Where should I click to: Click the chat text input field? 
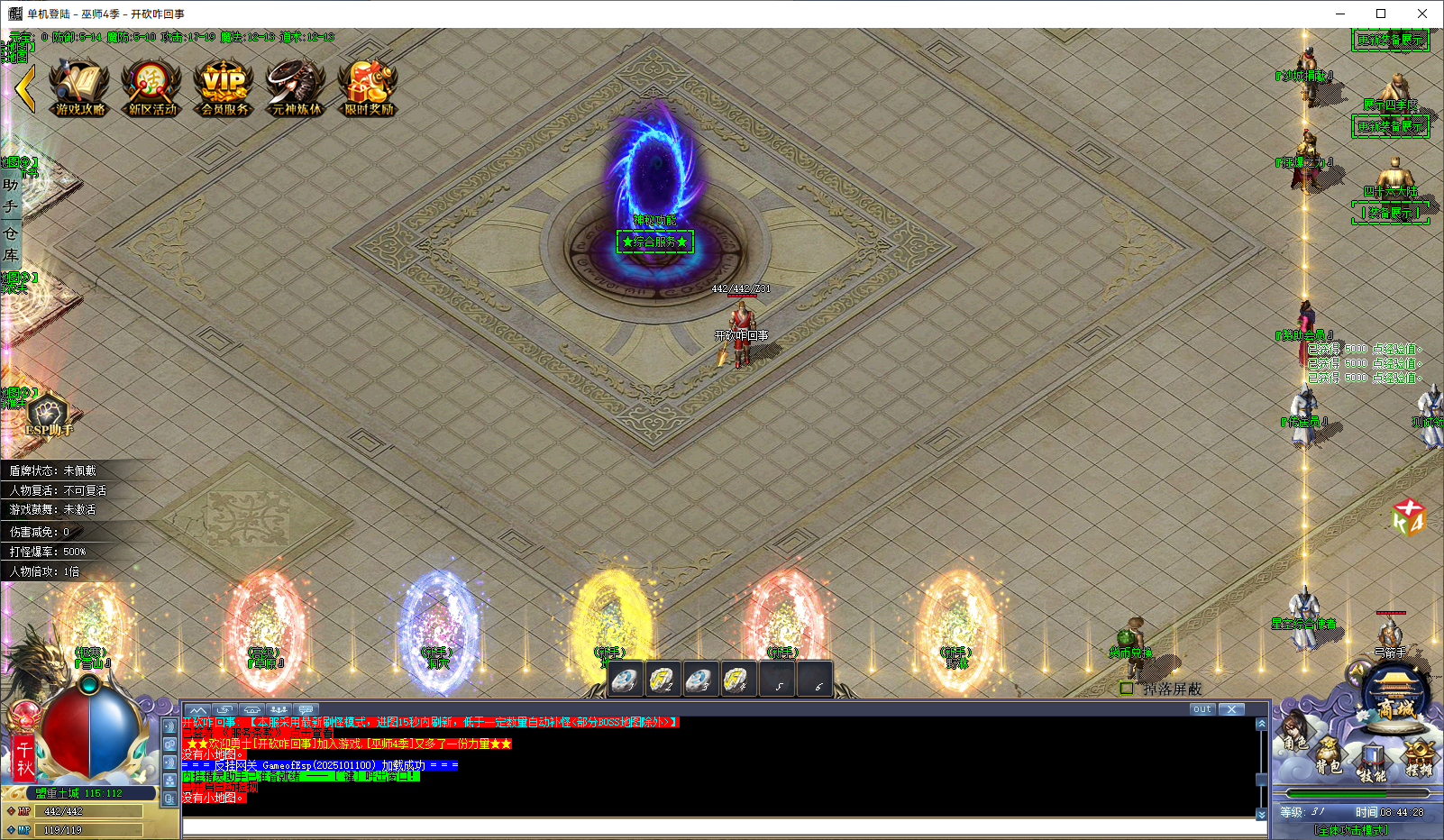721,826
